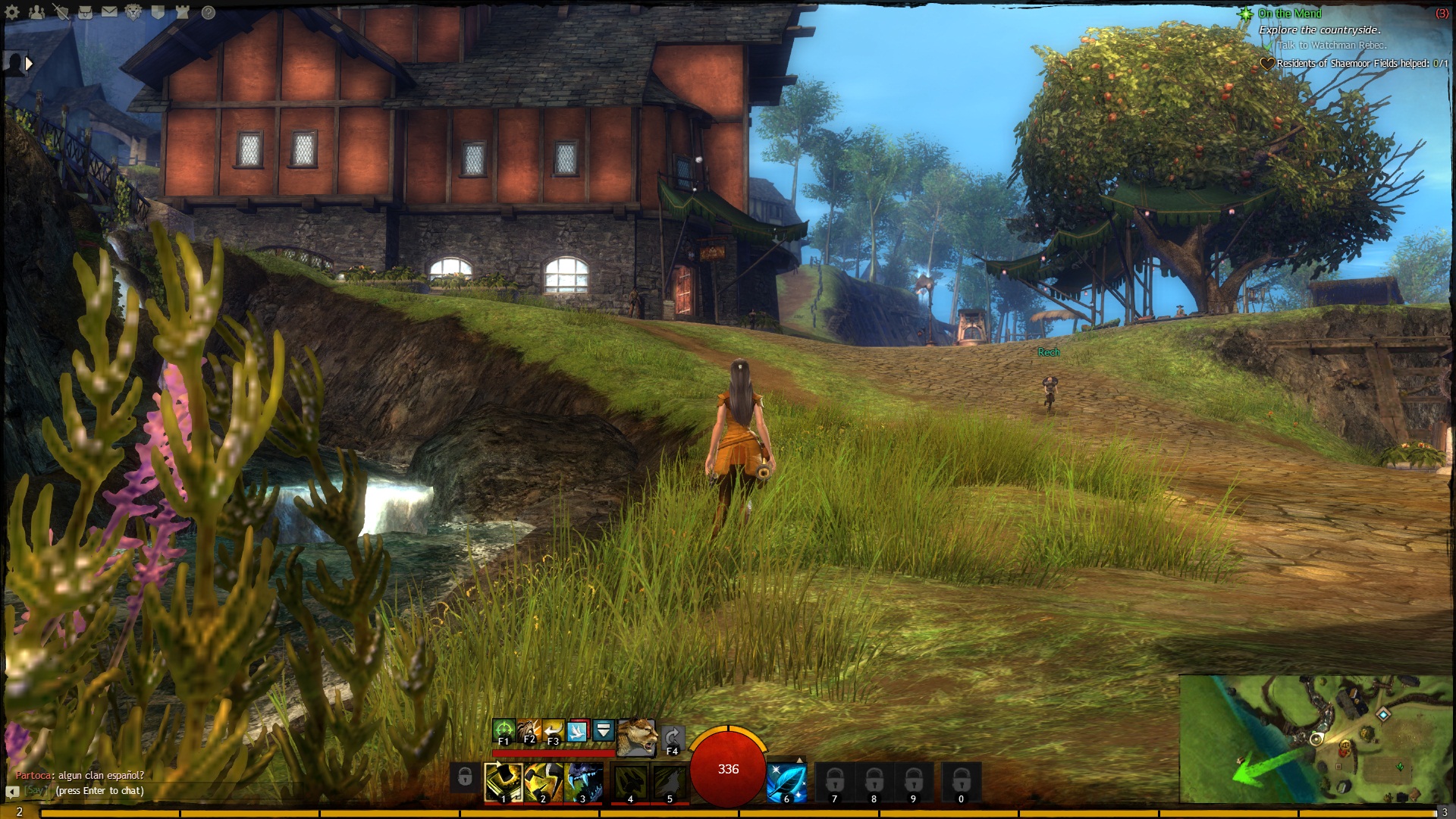
Task: Open the pet management cat portrait
Action: (637, 737)
